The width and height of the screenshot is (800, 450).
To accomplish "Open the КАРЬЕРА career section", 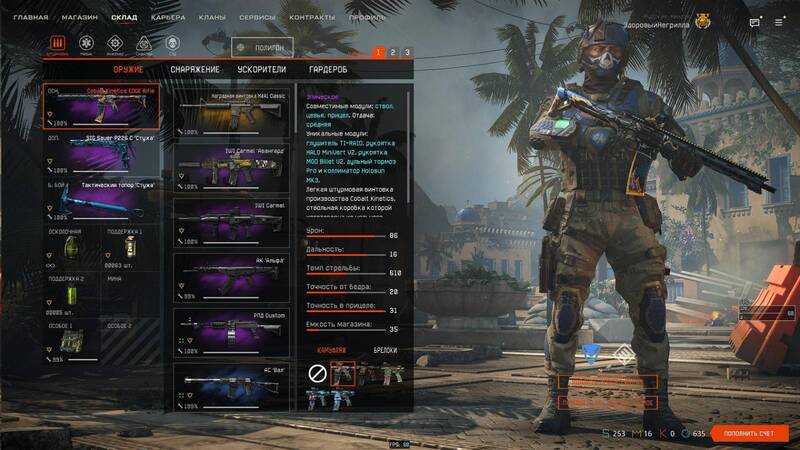I will 167,18.
